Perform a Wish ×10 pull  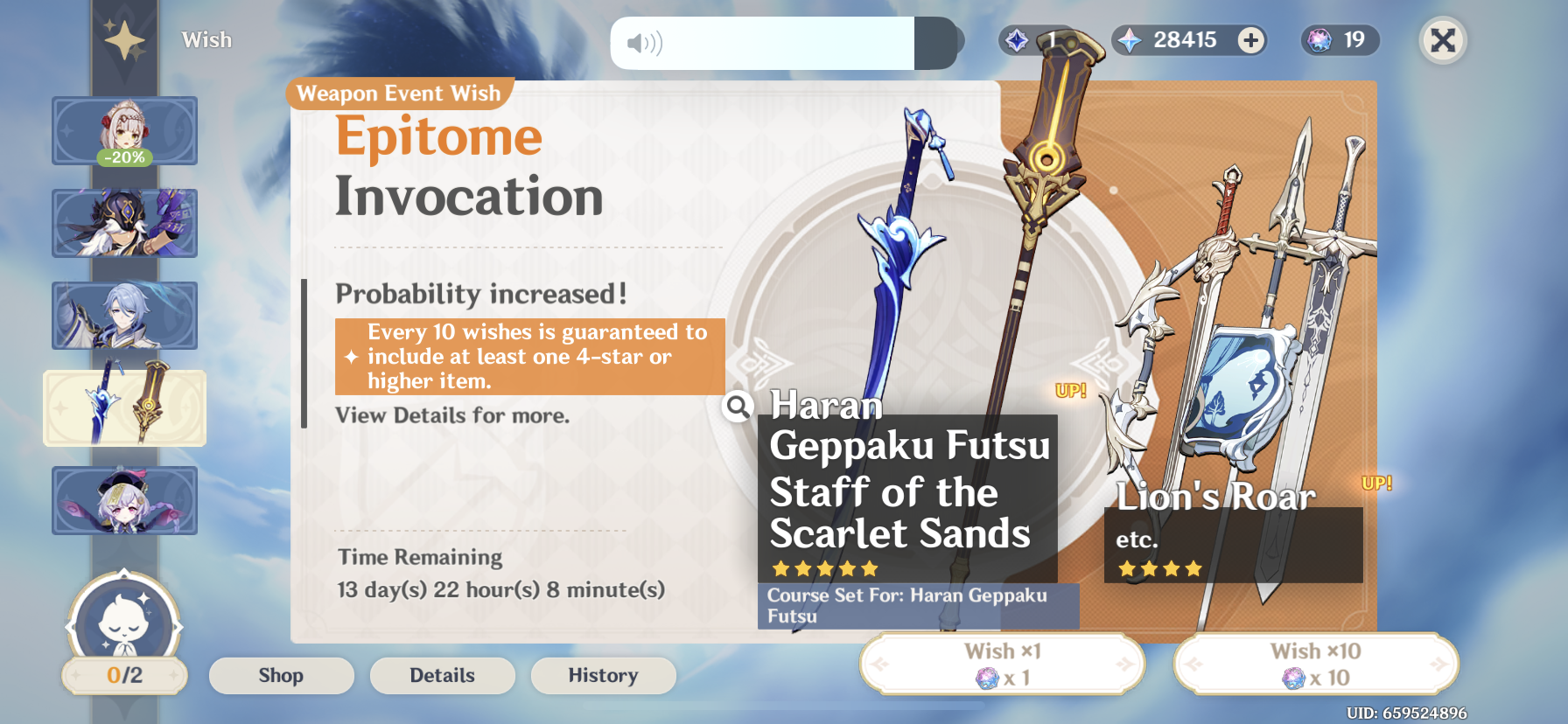tap(1317, 663)
